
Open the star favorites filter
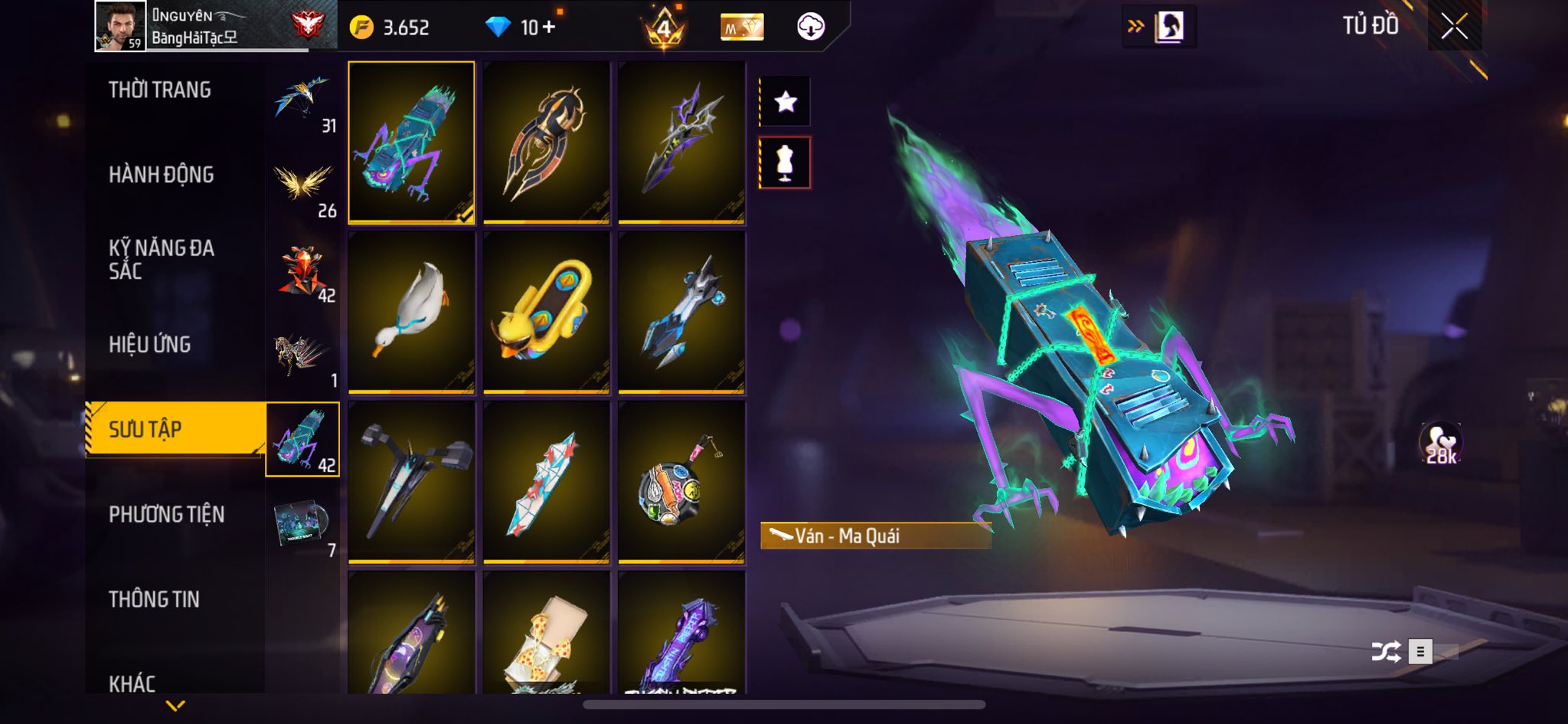[x=785, y=101]
